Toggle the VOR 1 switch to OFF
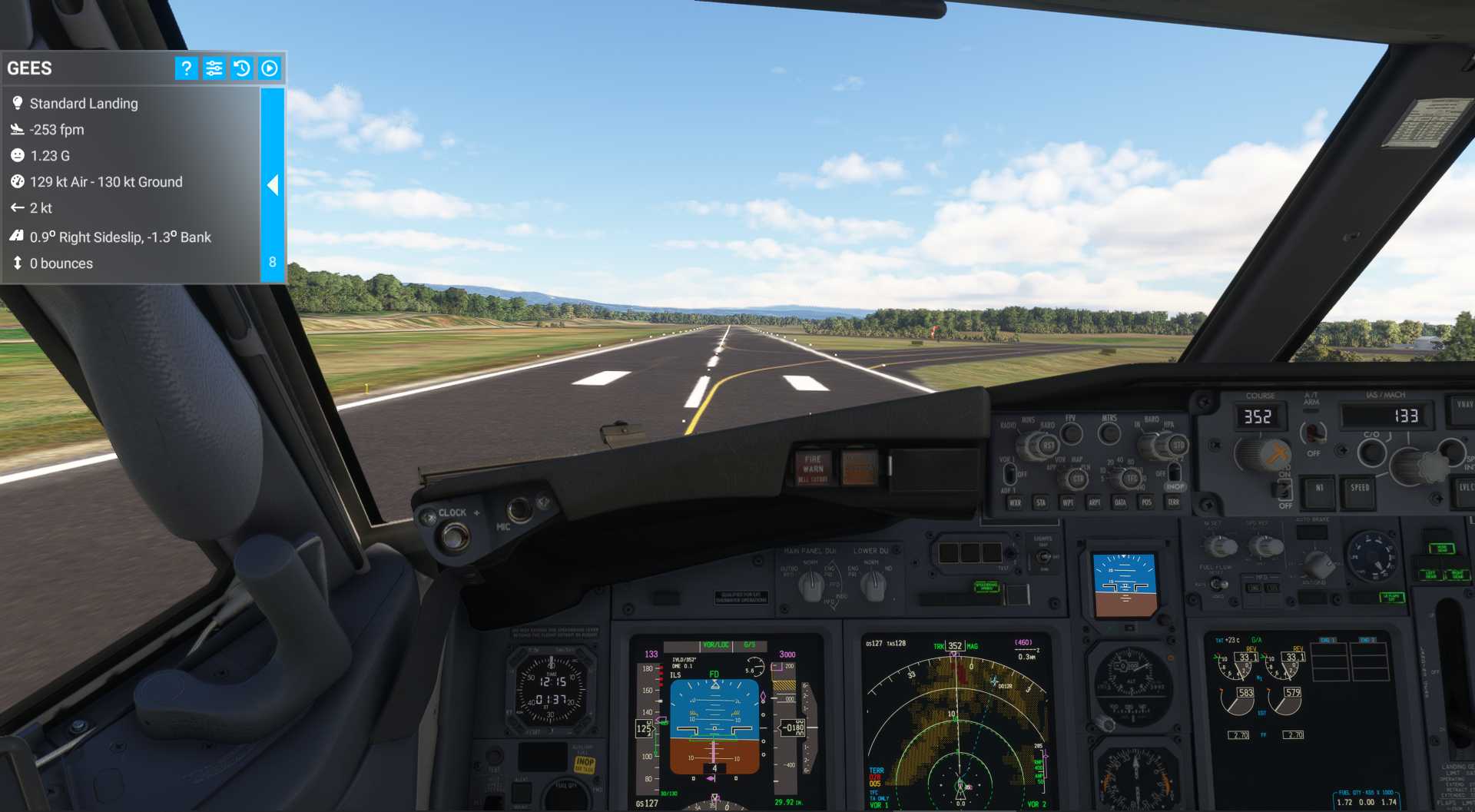 click(x=1010, y=475)
